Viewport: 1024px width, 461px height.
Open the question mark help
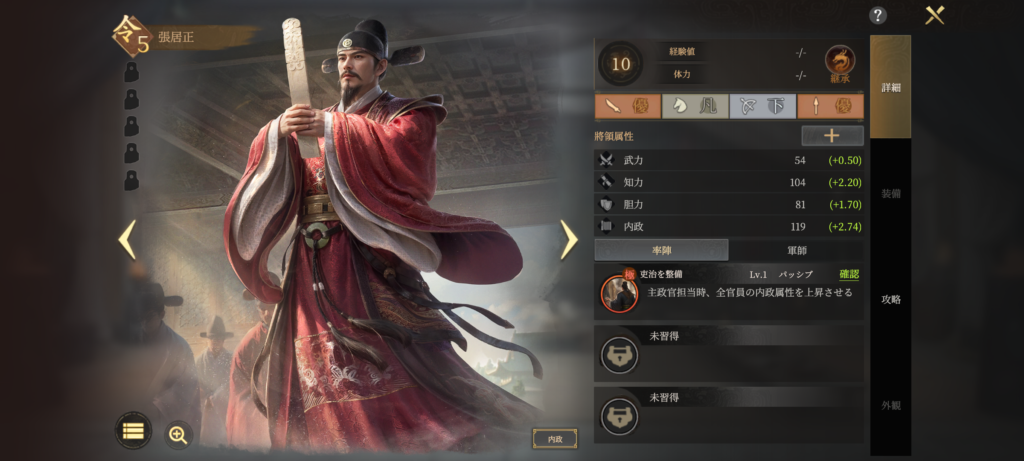click(x=878, y=15)
